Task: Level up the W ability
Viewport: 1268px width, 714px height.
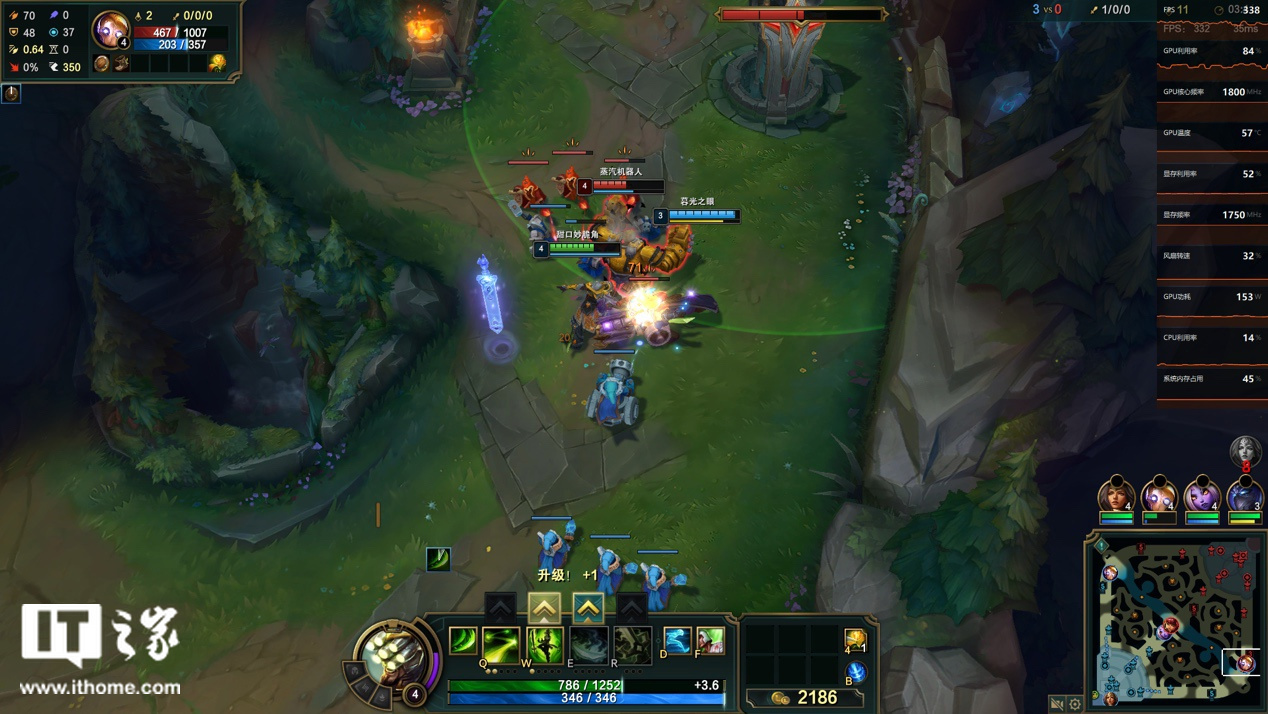Action: click(x=544, y=607)
